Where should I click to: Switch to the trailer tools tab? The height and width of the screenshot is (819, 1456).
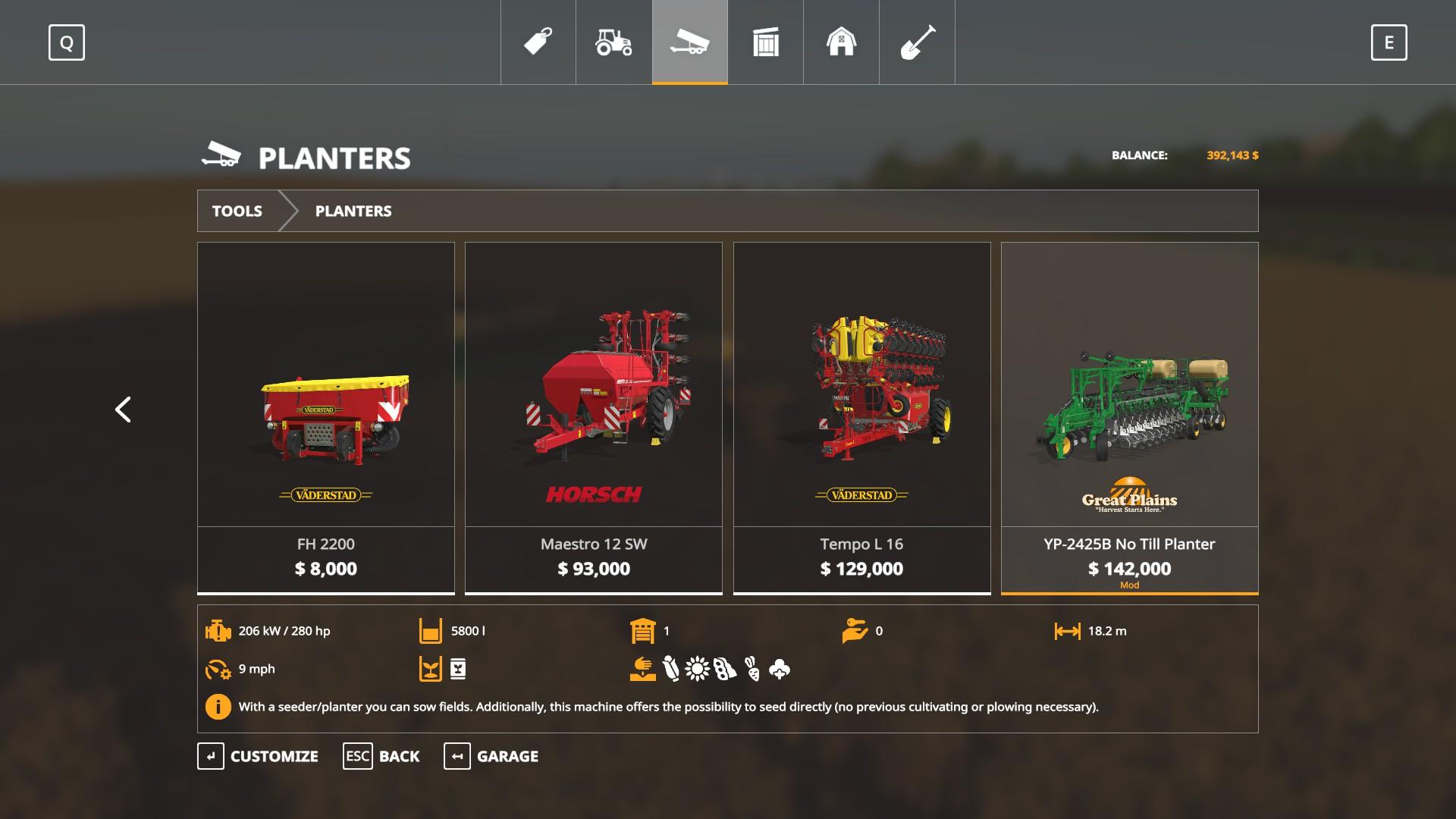[x=690, y=42]
